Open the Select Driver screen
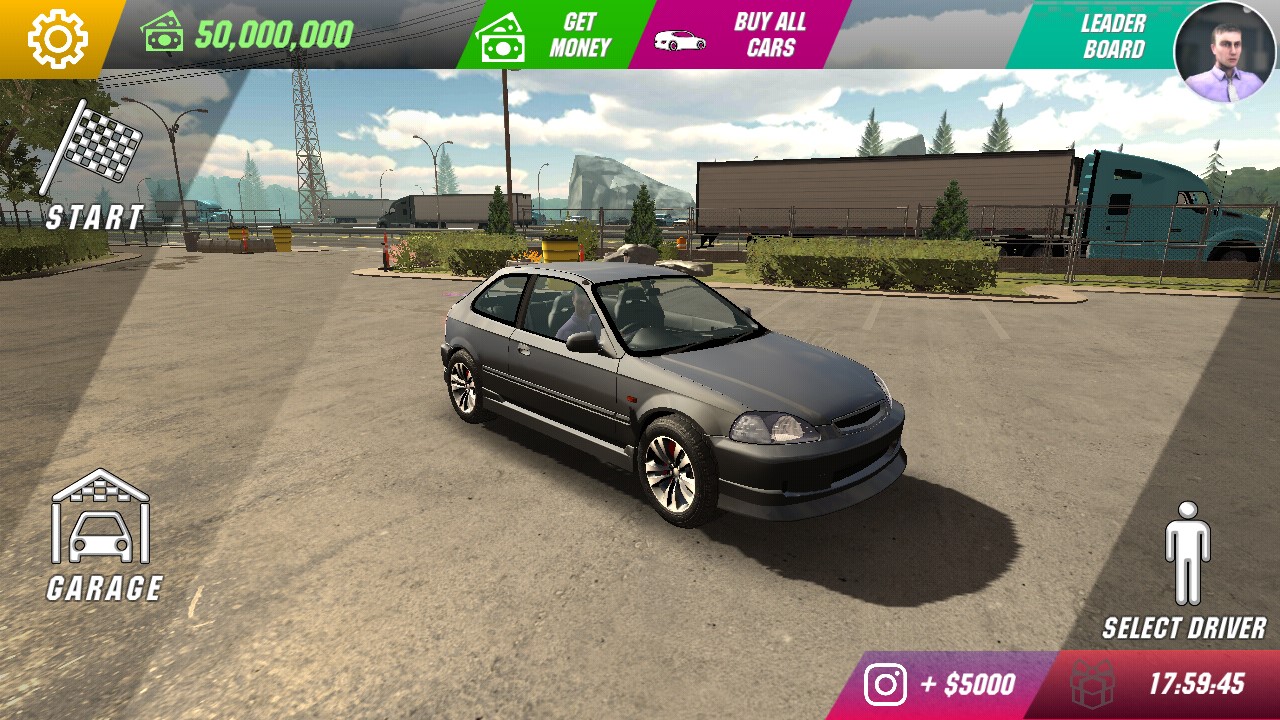Viewport: 1280px width, 720px height. (1186, 571)
